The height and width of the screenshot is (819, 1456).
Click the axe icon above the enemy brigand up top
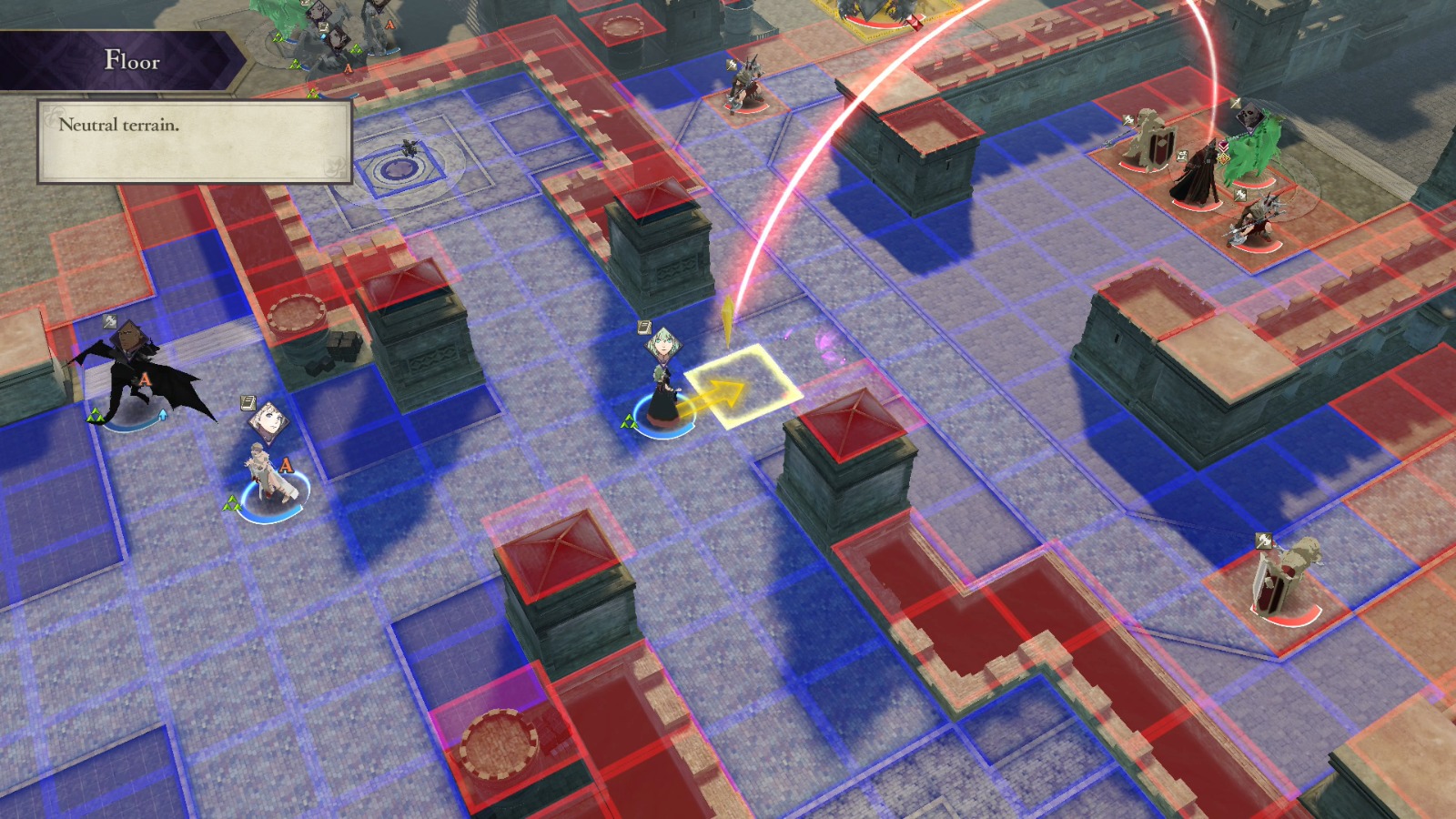click(x=731, y=65)
